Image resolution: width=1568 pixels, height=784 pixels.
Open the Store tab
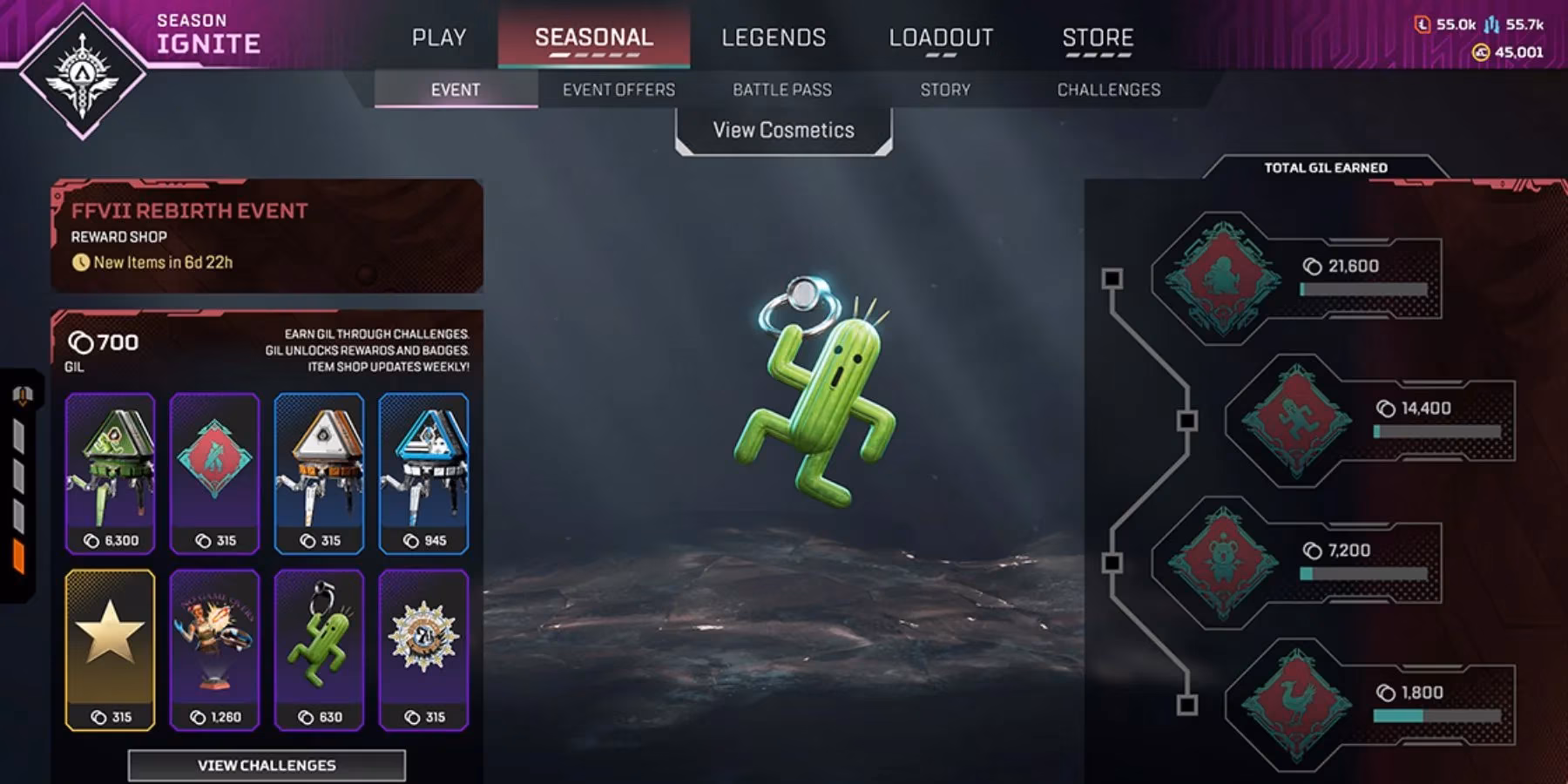click(1098, 37)
